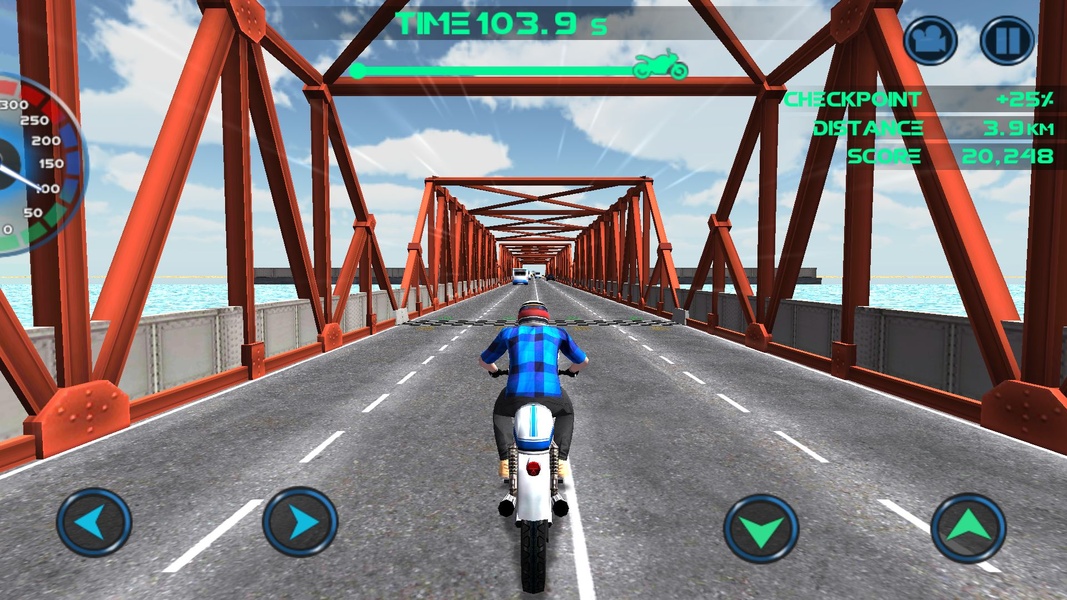This screenshot has width=1067, height=600.
Task: Steer left with the blue left arrow
Action: [94, 521]
